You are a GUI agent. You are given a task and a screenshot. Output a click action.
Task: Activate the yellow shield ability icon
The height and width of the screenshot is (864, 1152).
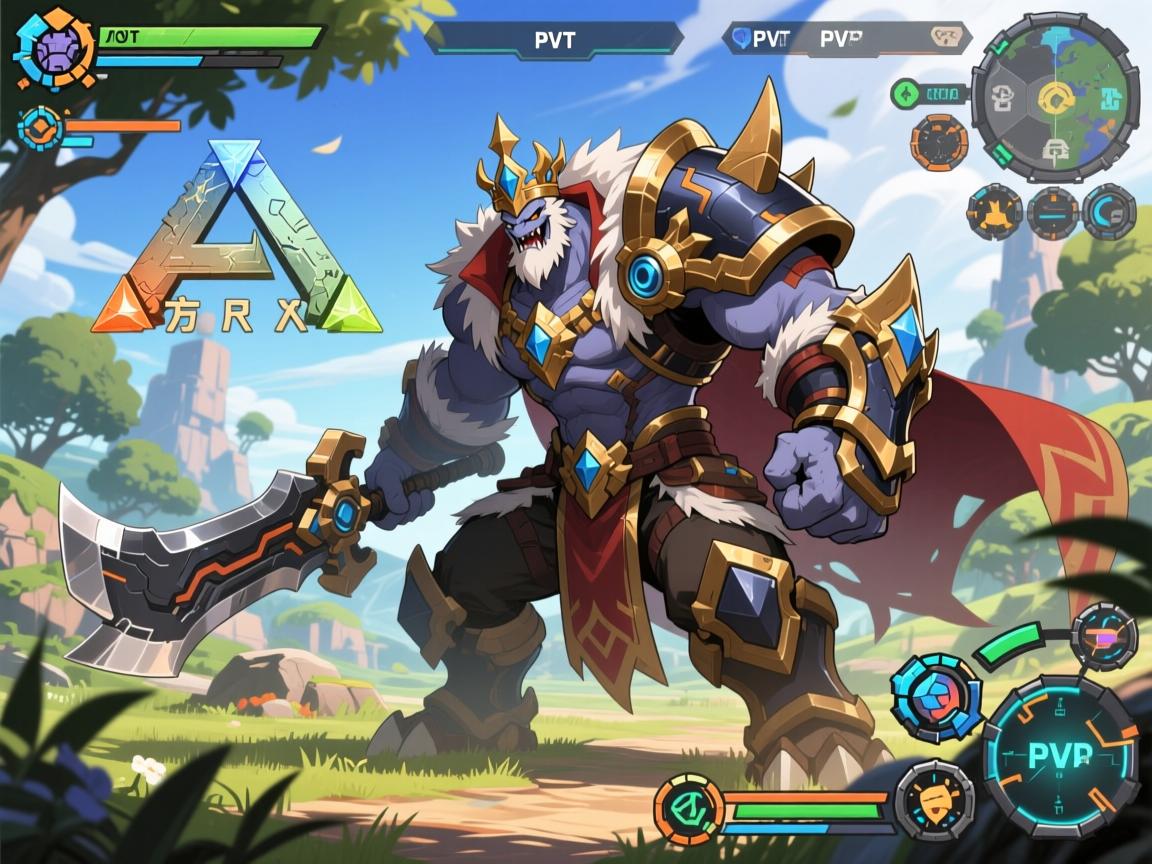934,800
